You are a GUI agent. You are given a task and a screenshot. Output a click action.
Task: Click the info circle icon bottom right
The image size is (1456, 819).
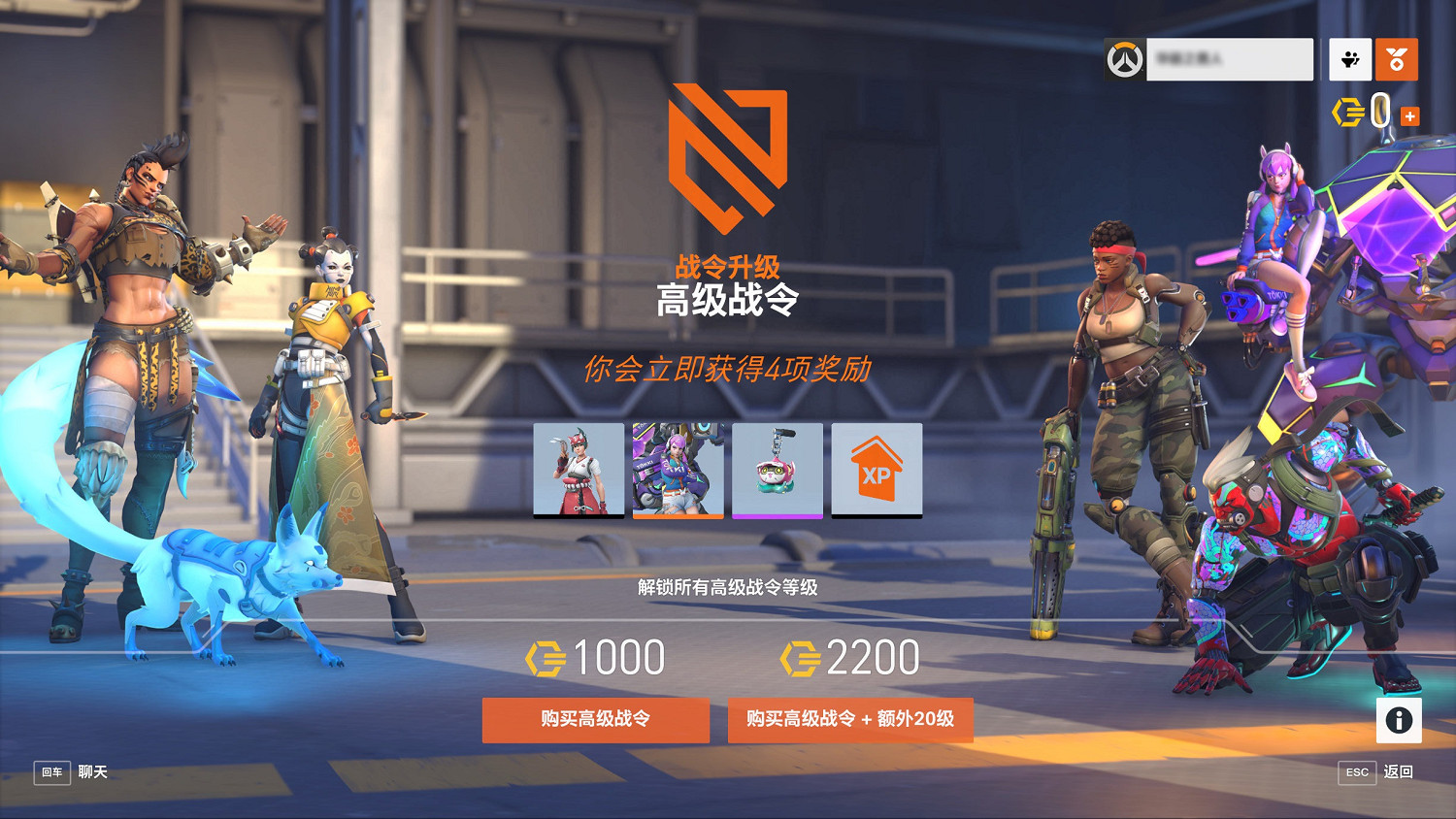coord(1399,718)
